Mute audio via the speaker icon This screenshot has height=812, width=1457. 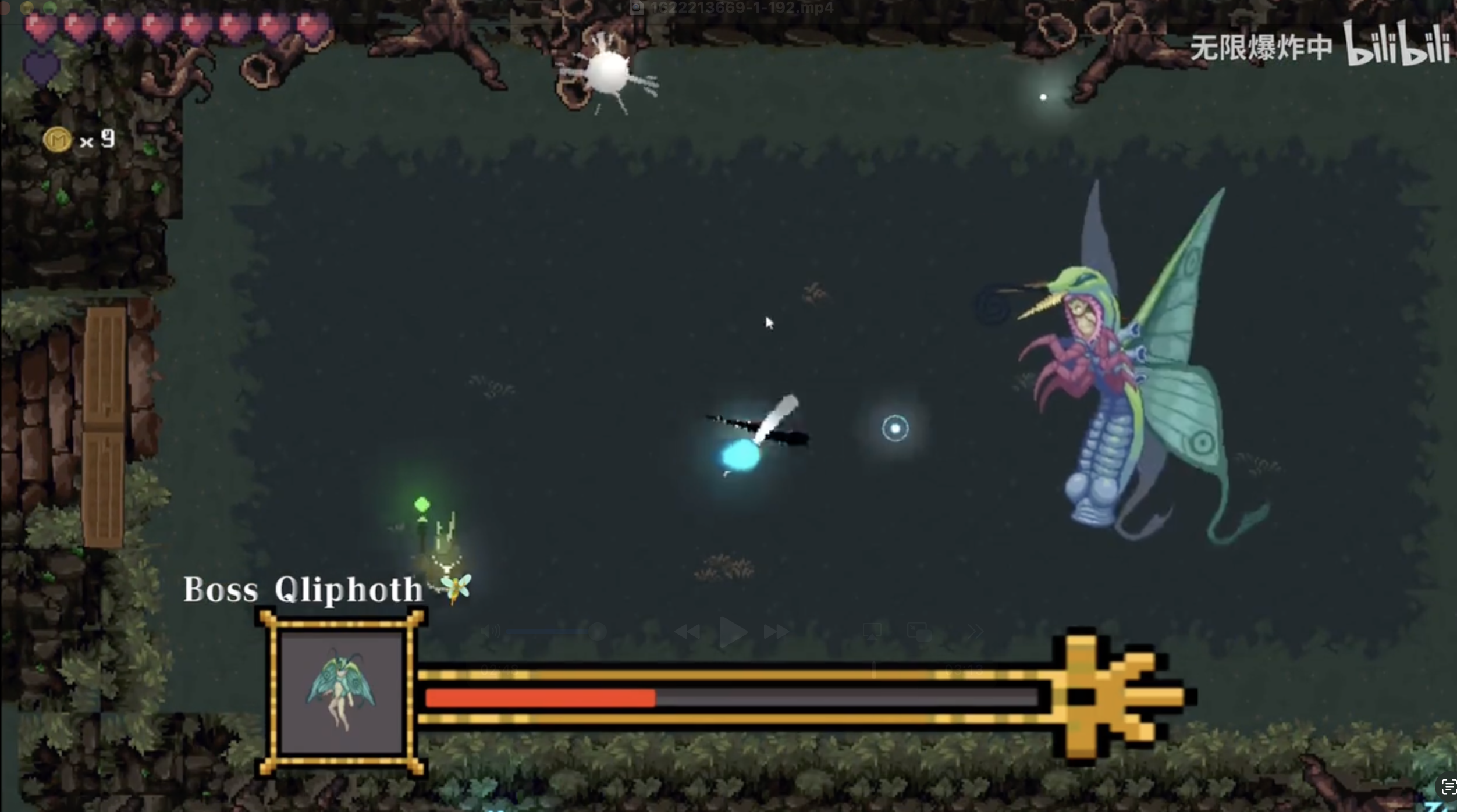pyautogui.click(x=489, y=631)
